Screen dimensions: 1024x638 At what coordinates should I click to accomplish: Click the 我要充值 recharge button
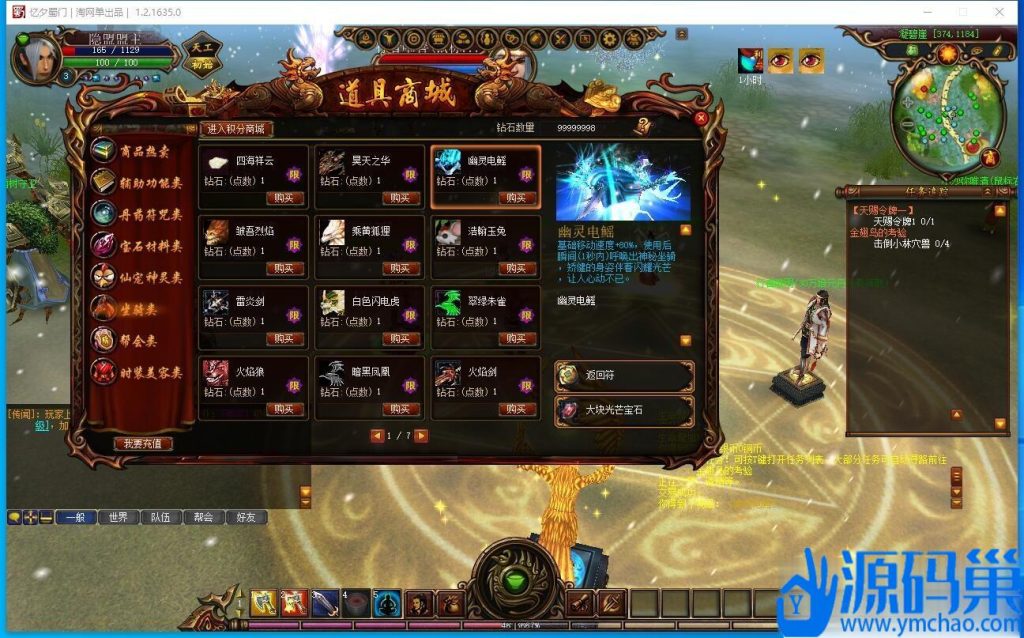[143, 443]
